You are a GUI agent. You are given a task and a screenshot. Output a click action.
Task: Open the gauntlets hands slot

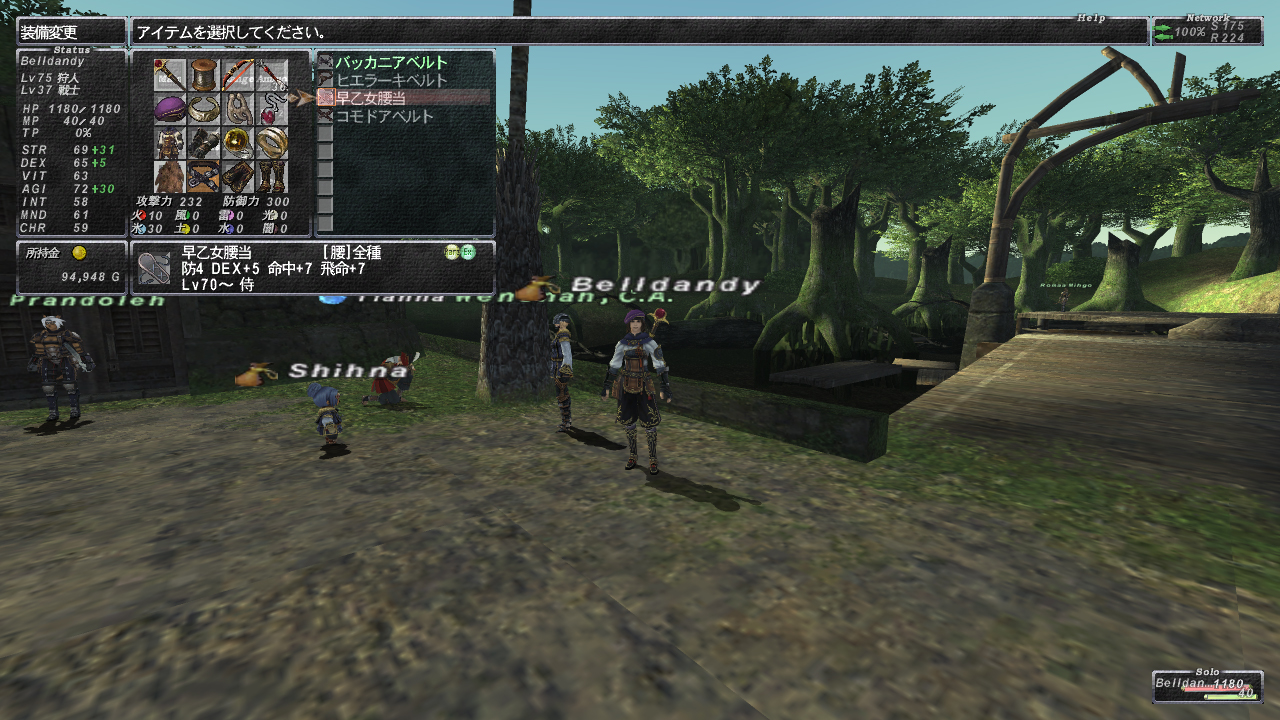(204, 143)
